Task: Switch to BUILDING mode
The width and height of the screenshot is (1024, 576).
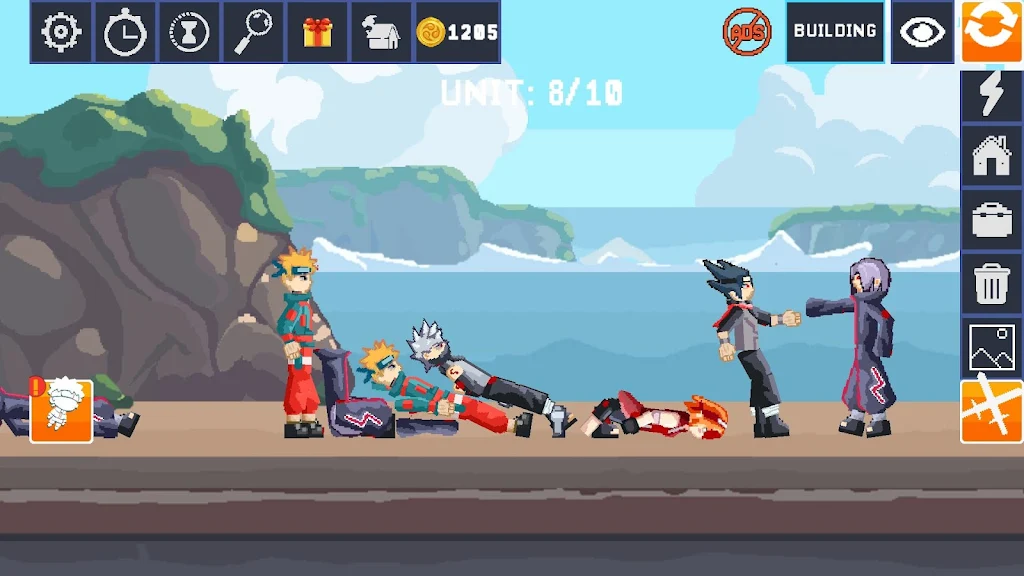Action: 835,32
